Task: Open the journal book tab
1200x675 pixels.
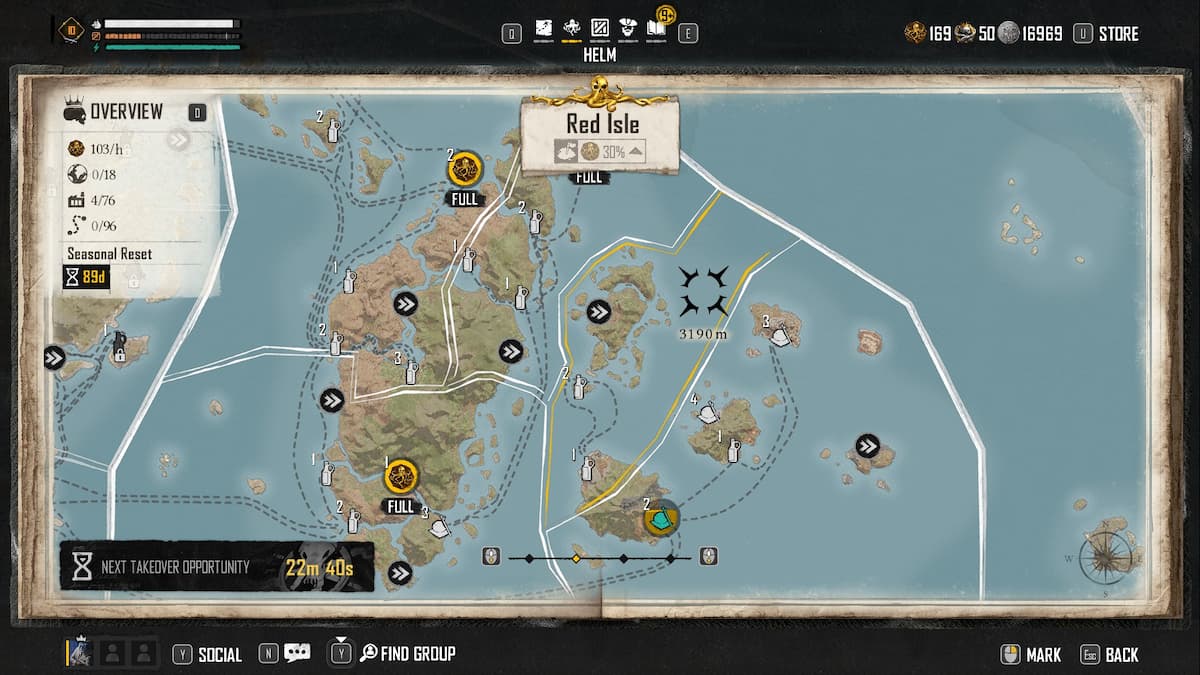Action: (656, 29)
